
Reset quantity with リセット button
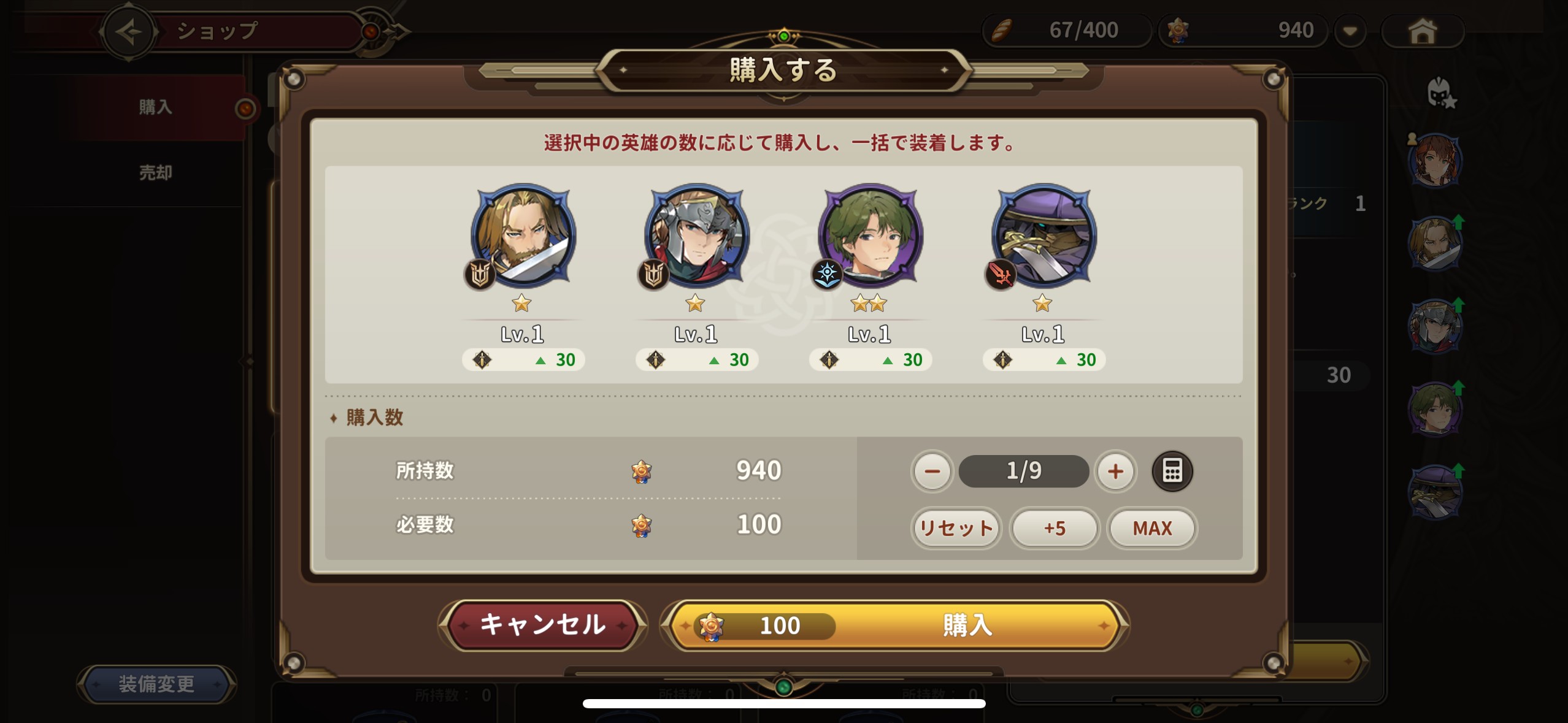[956, 528]
